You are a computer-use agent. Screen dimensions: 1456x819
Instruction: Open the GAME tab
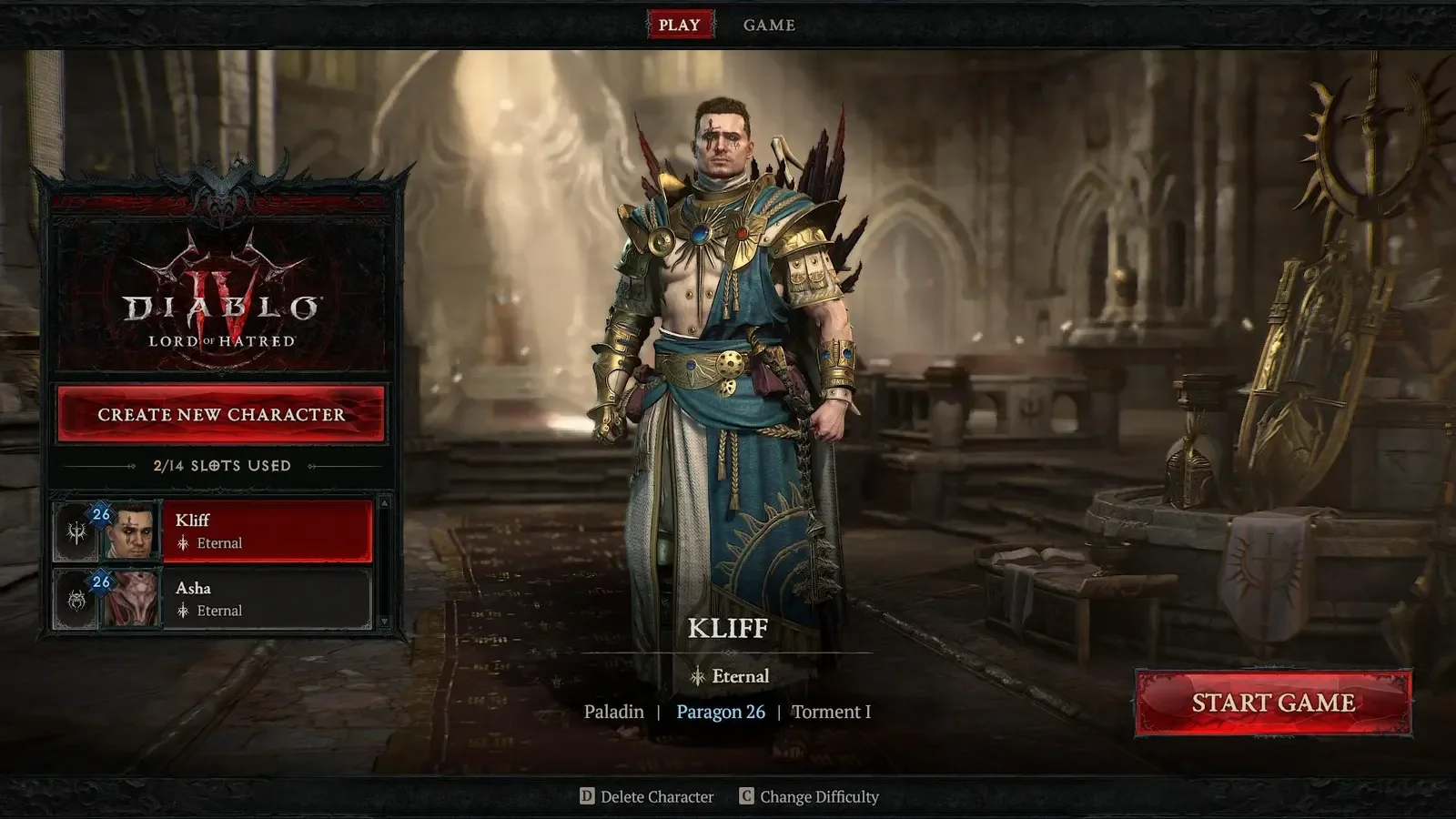point(769,25)
